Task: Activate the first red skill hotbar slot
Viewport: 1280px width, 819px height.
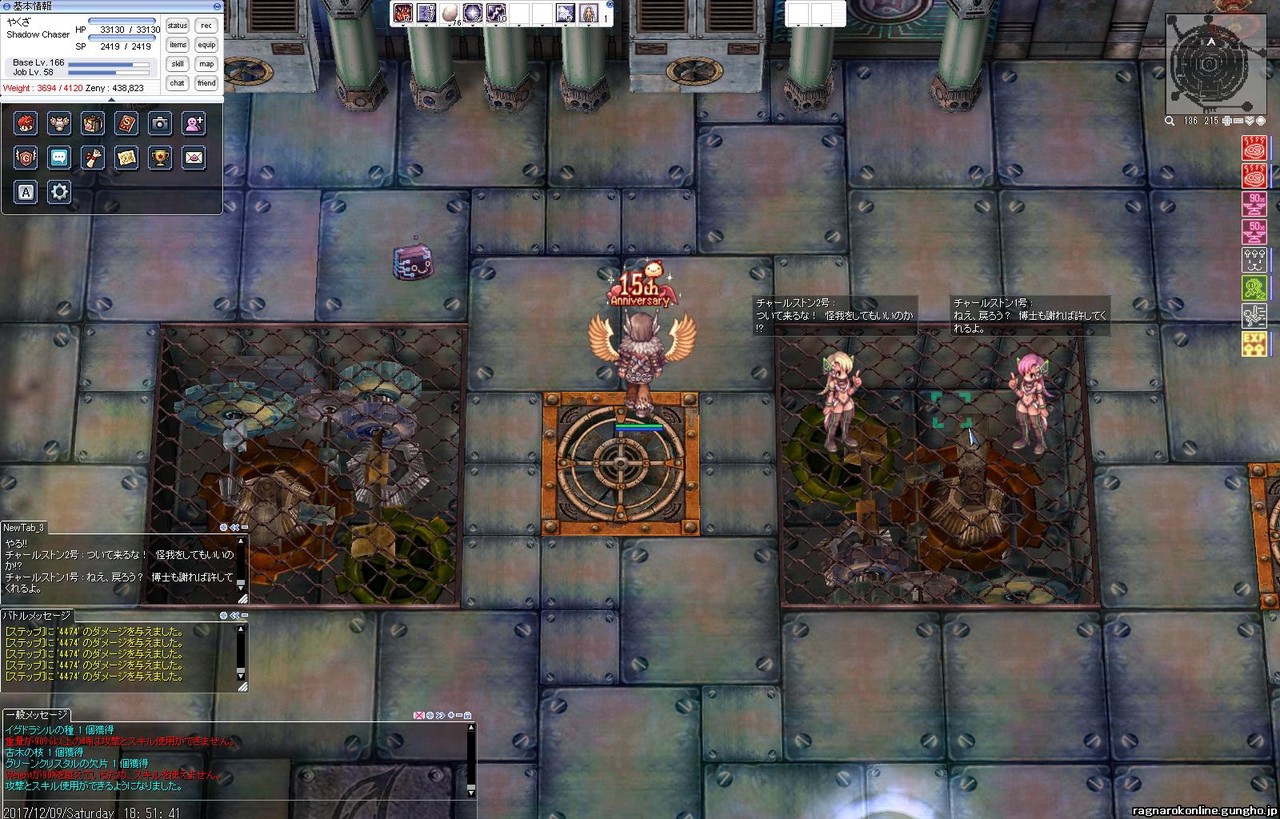Action: pyautogui.click(x=403, y=13)
